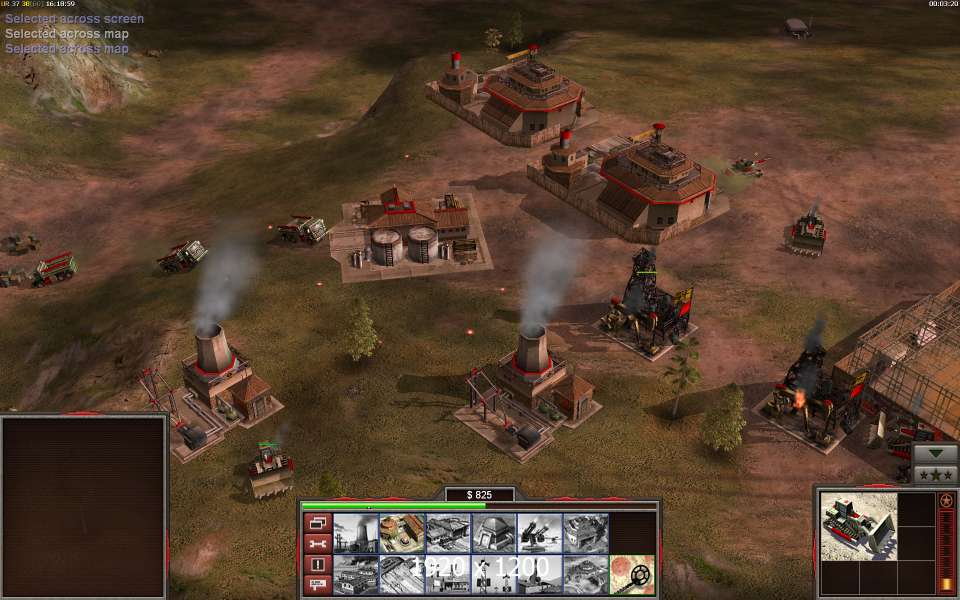Viewport: 960px width, 600px height.
Task: Build a Bunker from the command bar
Action: 493,533
